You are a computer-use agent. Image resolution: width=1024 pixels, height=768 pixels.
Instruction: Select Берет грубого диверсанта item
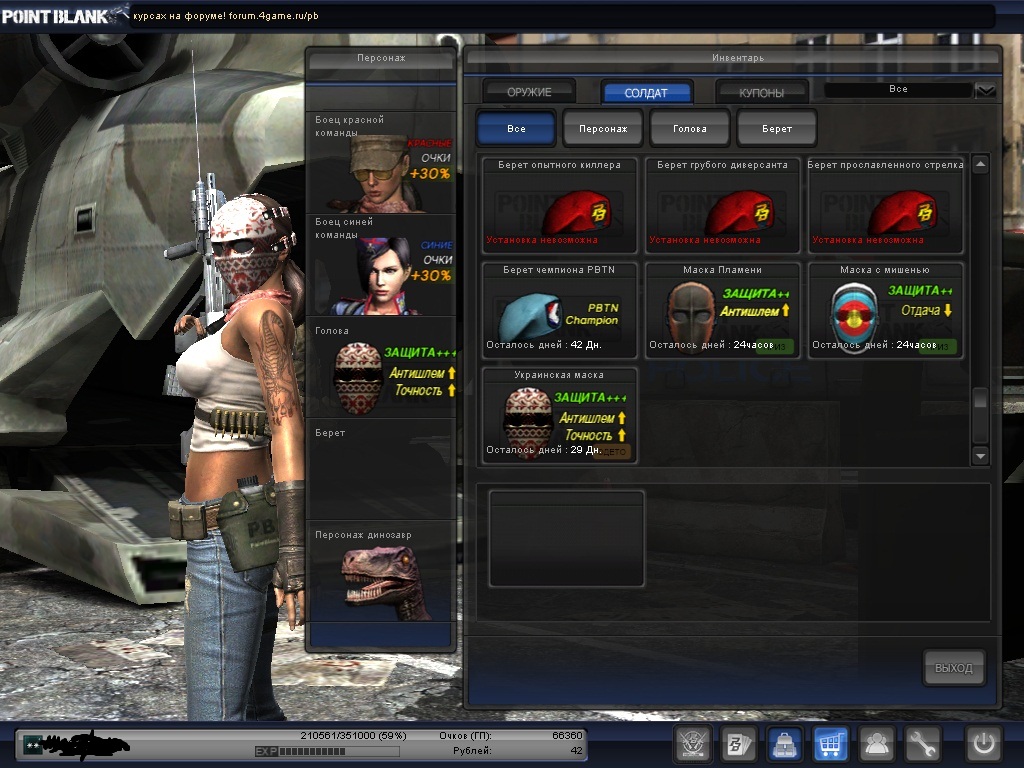722,205
